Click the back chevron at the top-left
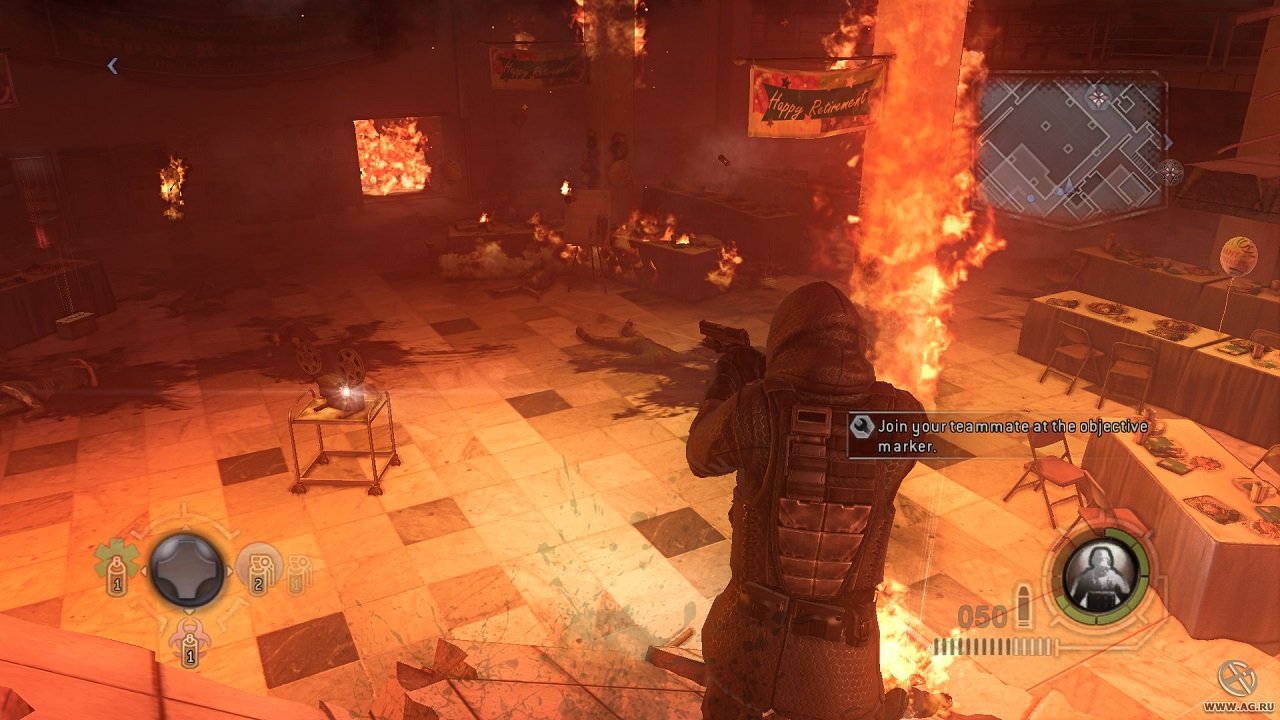The height and width of the screenshot is (720, 1280). tap(111, 65)
